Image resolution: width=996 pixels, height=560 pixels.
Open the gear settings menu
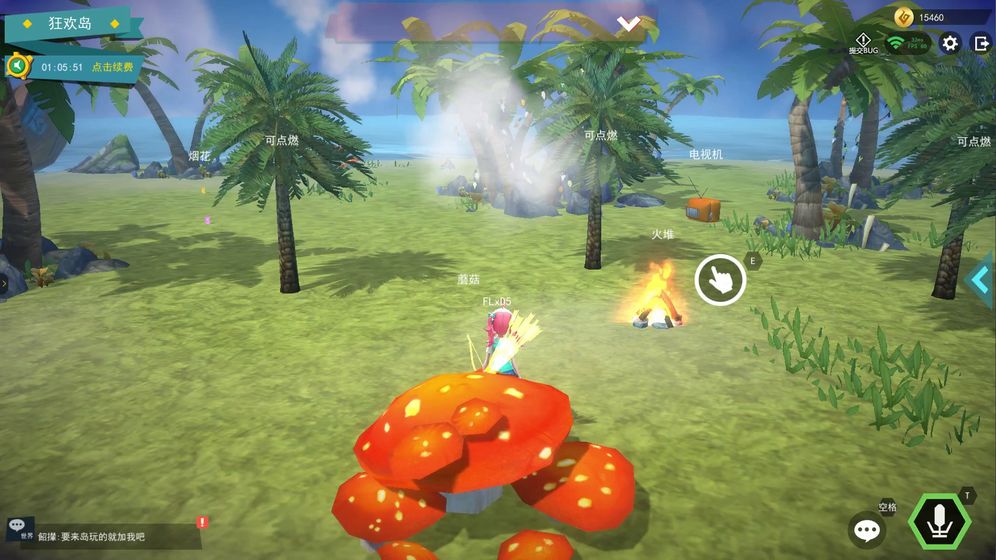pyautogui.click(x=950, y=43)
